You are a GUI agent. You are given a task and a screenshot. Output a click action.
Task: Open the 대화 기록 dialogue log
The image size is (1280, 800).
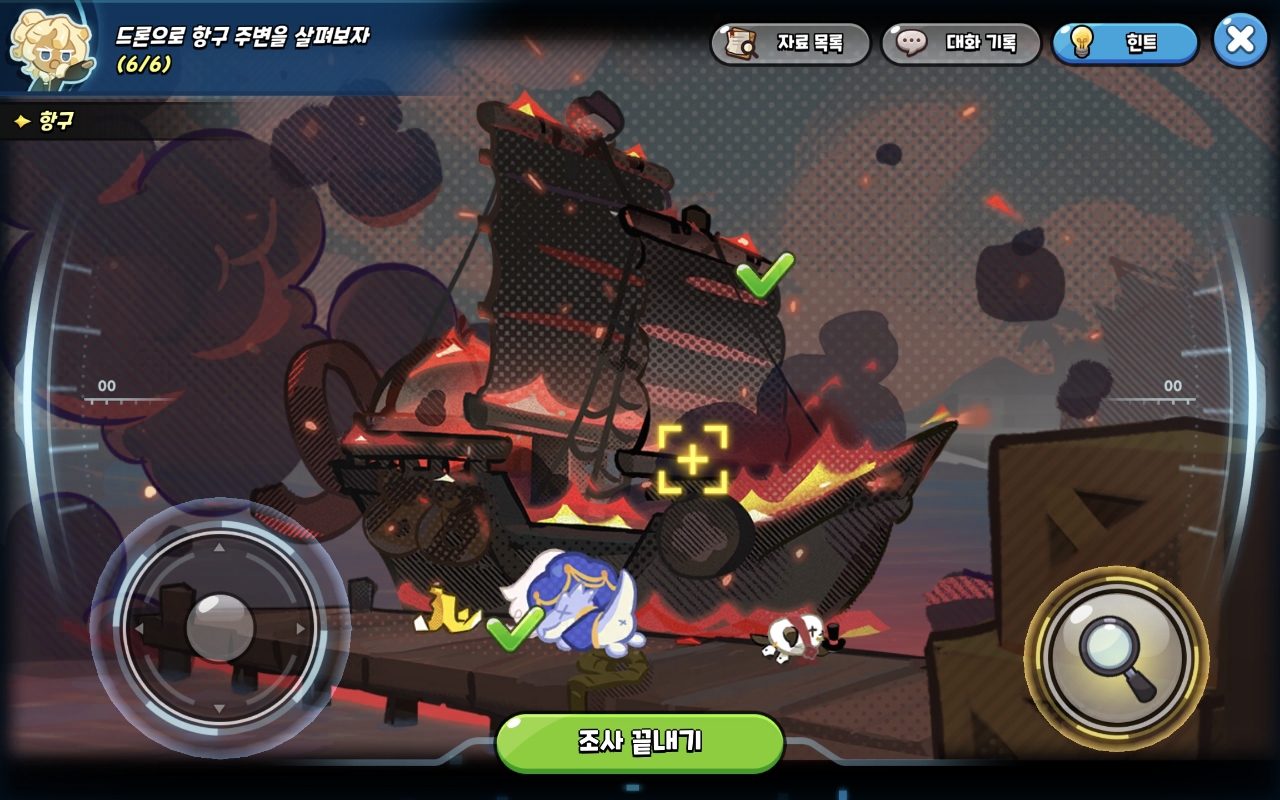coord(961,43)
